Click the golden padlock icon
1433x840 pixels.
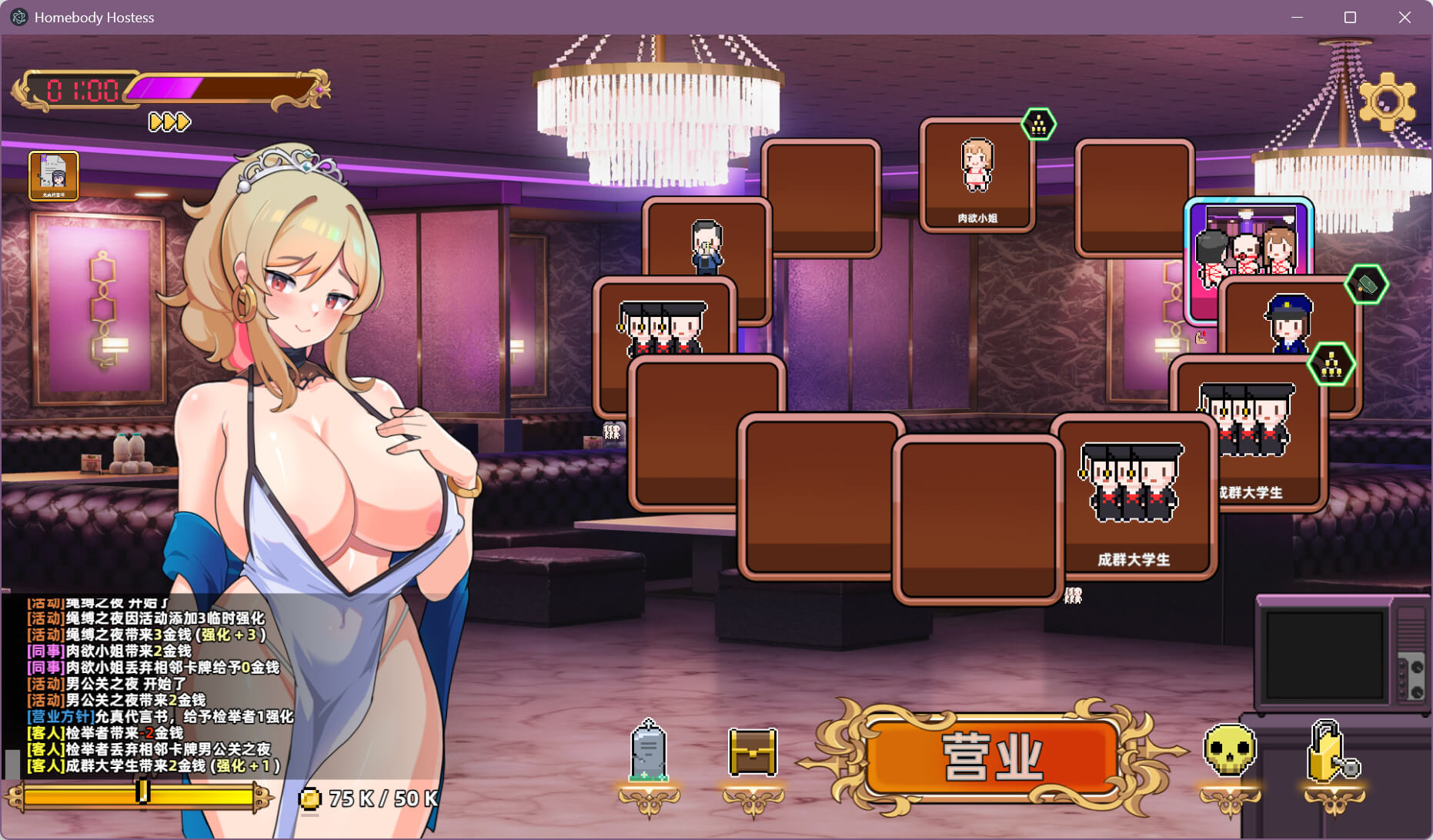pos(1332,752)
